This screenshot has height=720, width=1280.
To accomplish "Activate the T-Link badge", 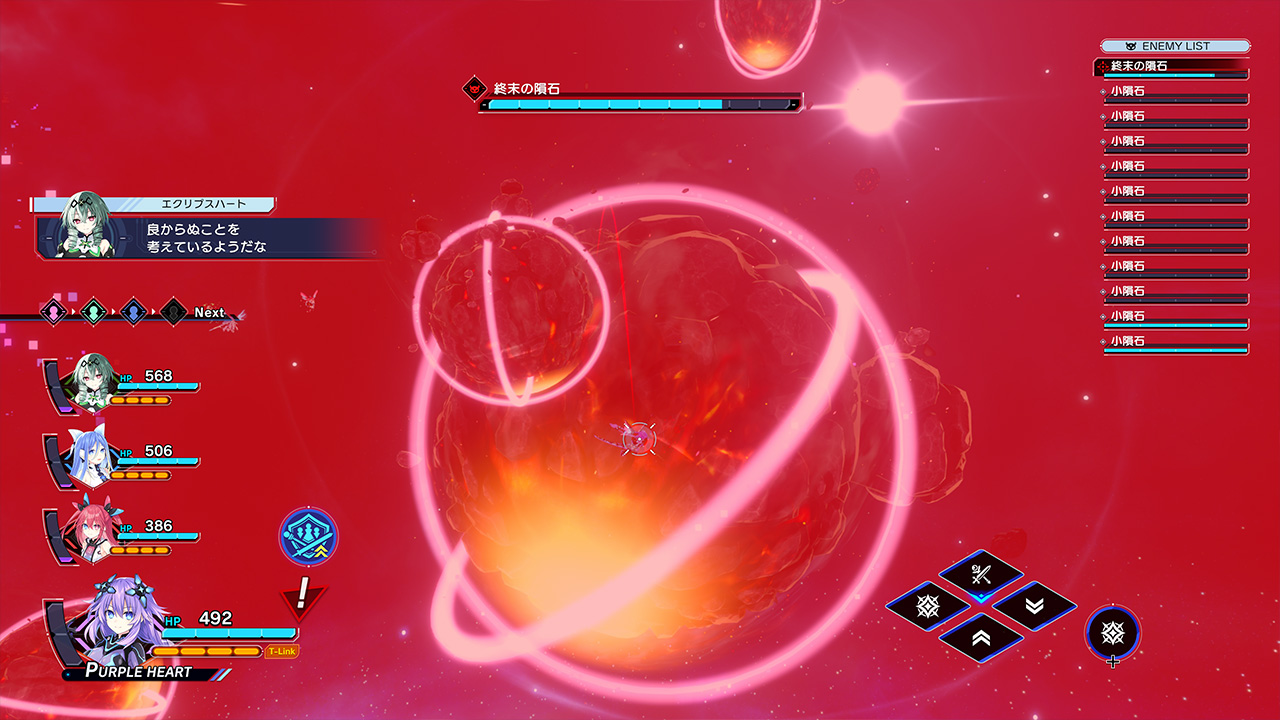I will [x=282, y=651].
